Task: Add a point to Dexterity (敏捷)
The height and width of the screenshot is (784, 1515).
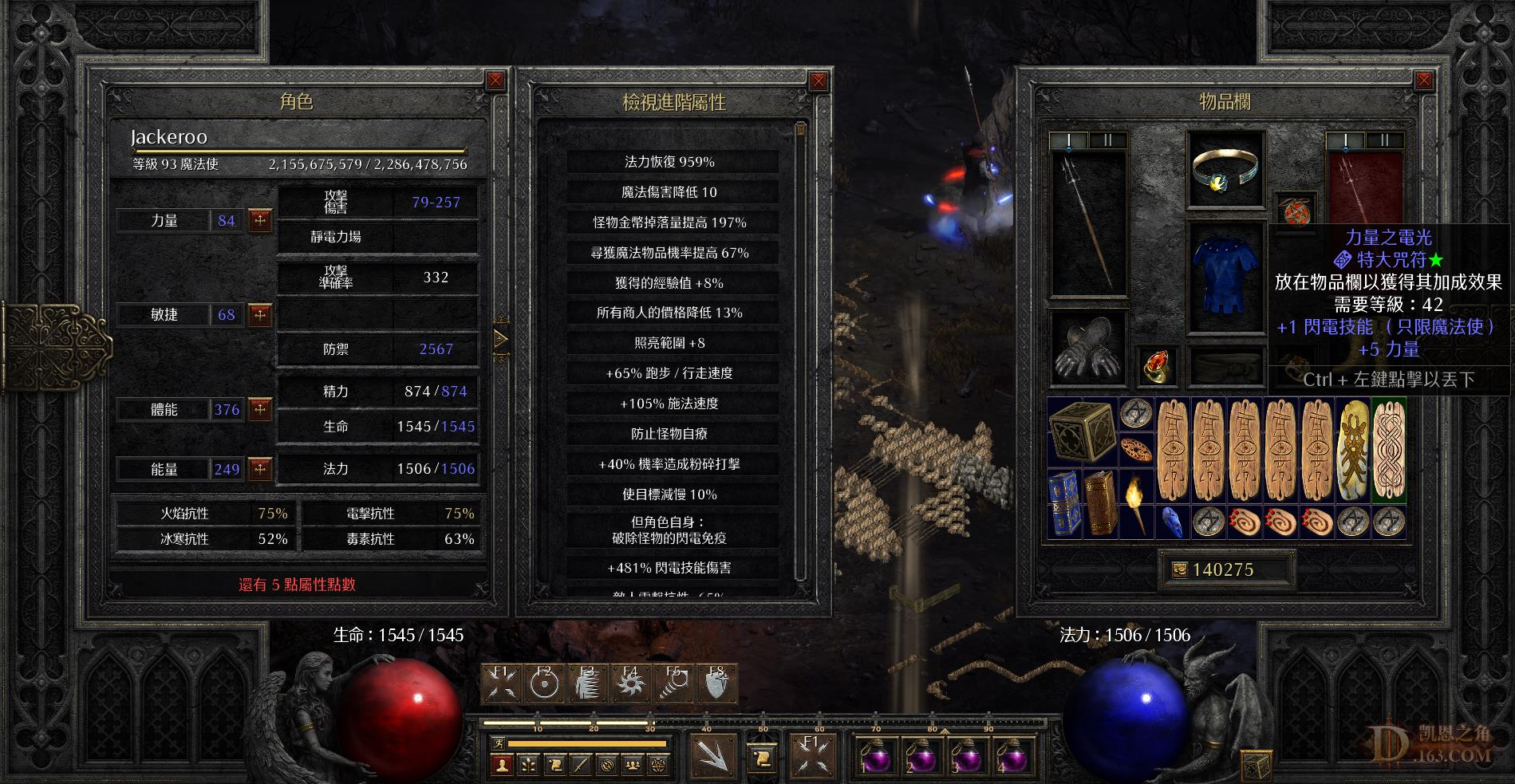Action: point(260,315)
